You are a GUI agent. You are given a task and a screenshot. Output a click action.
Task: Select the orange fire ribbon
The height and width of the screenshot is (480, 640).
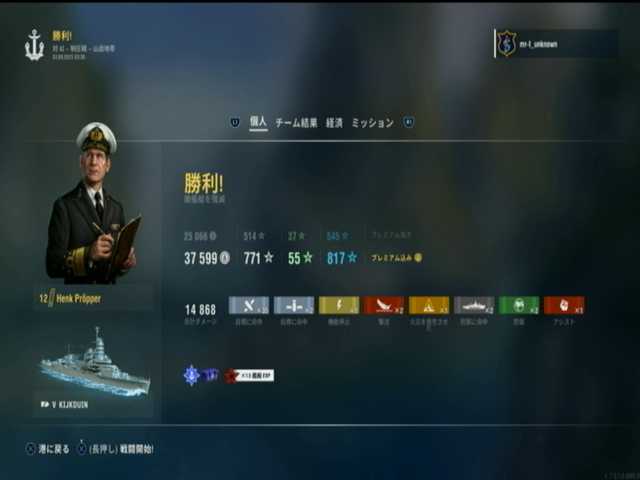point(429,306)
